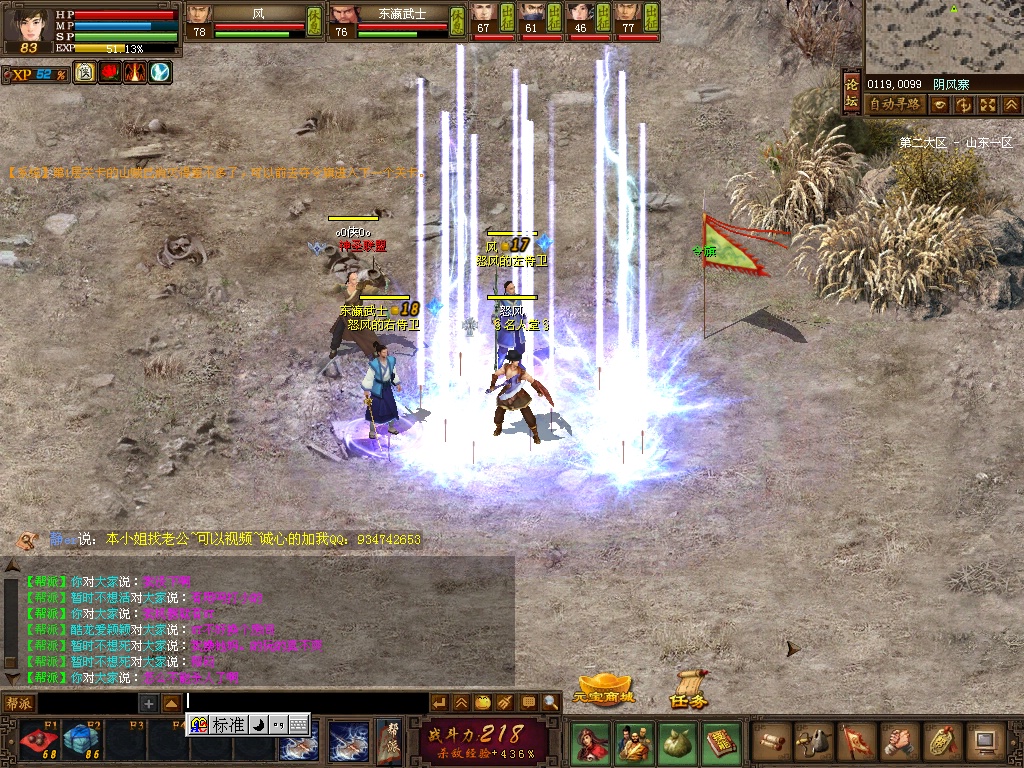Open the 任务 quest scroll
The image size is (1024, 768).
pyautogui.click(x=689, y=690)
